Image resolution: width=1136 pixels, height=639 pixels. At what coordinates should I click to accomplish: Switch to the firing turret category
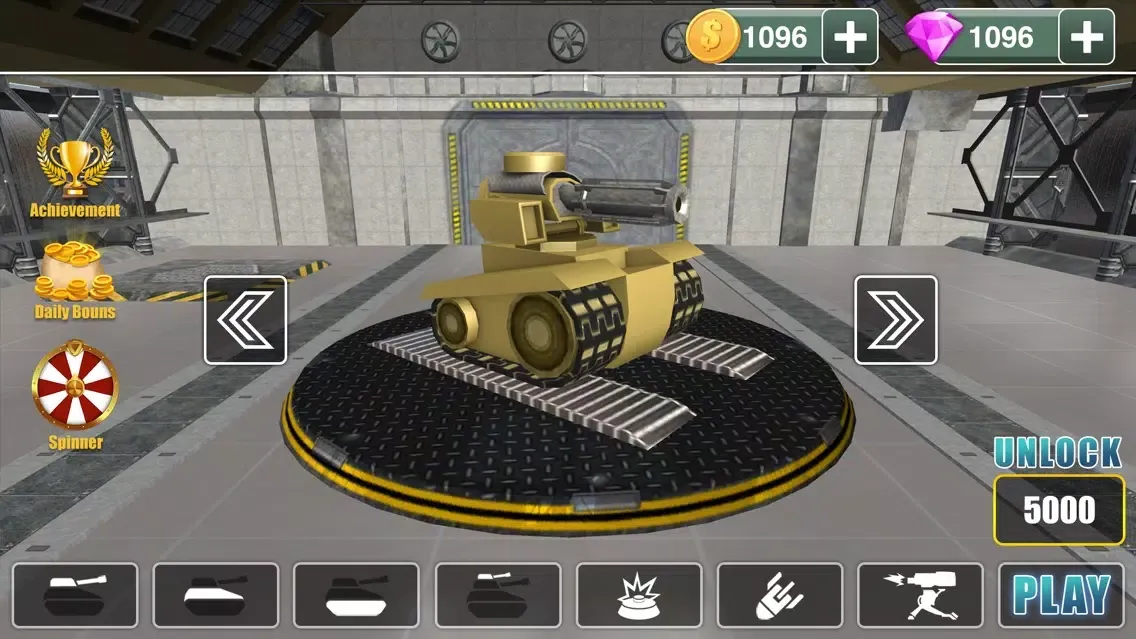pos(920,596)
